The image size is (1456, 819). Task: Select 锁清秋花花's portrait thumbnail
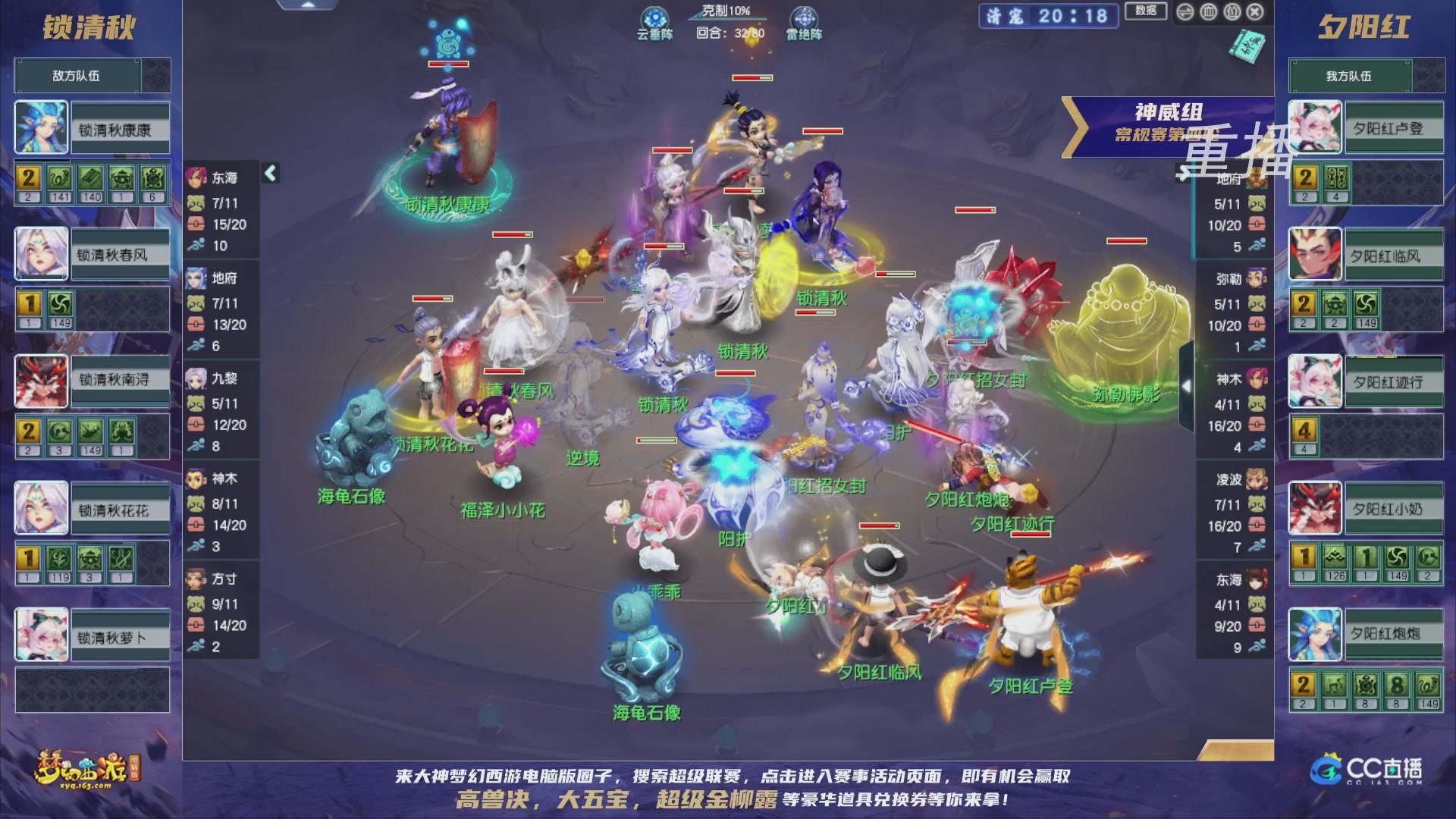pyautogui.click(x=40, y=509)
